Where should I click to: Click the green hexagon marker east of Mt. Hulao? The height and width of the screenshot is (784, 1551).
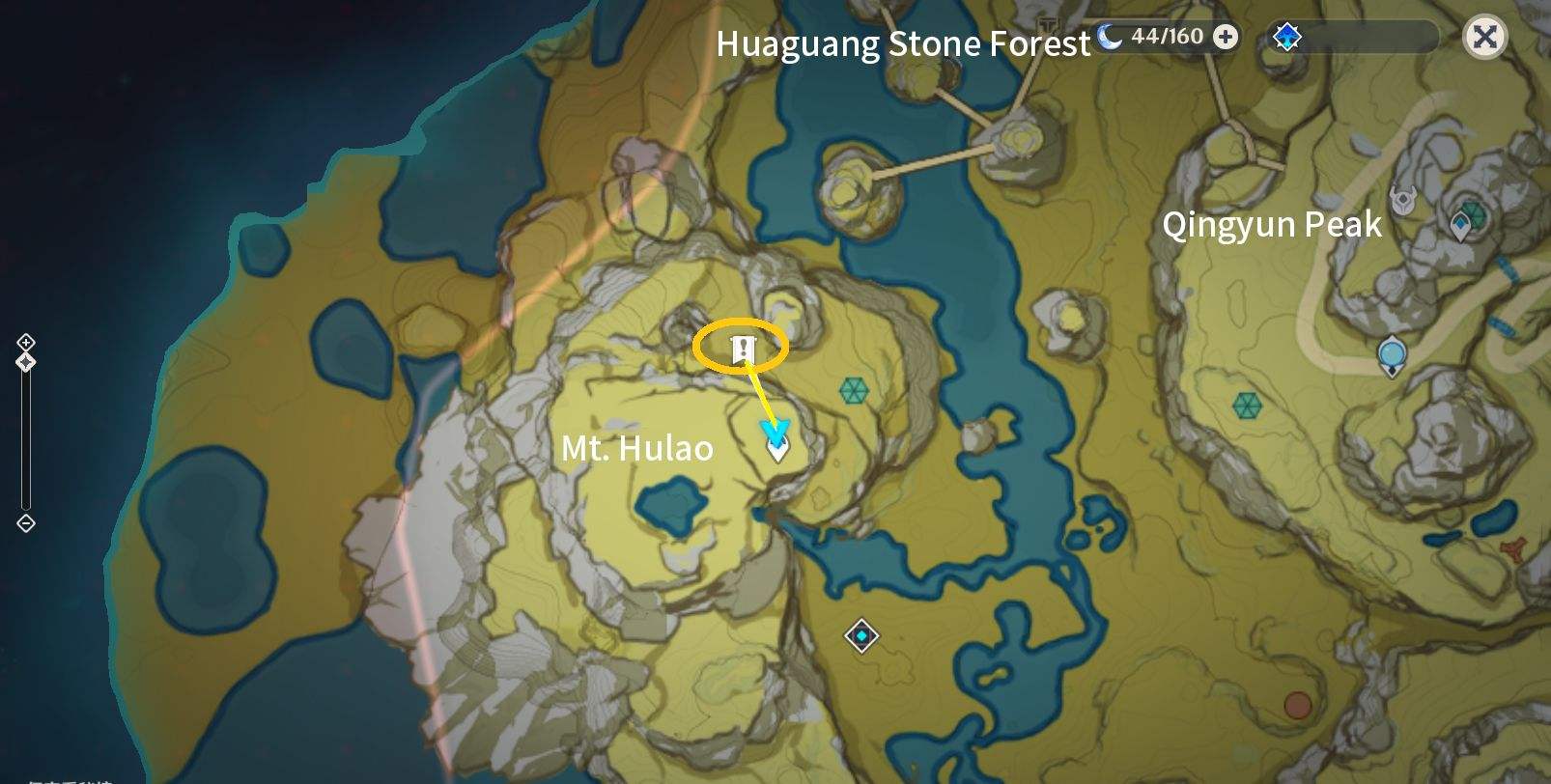(x=854, y=392)
